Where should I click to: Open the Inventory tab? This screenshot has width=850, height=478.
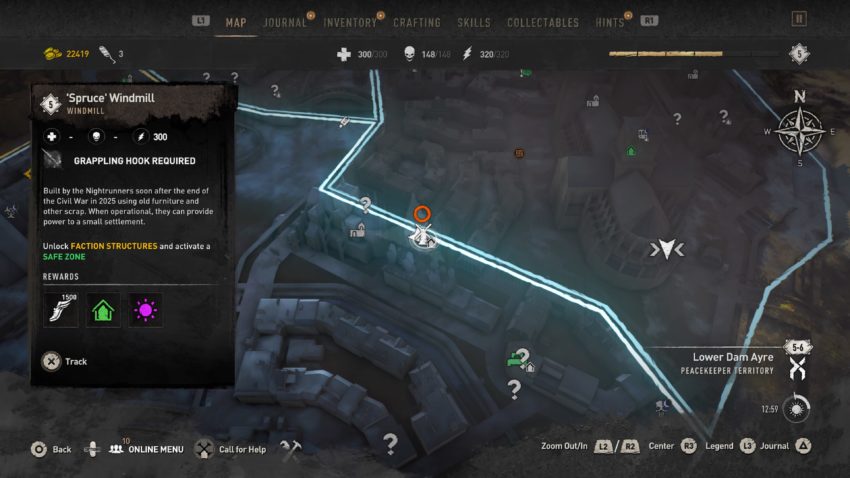click(350, 22)
